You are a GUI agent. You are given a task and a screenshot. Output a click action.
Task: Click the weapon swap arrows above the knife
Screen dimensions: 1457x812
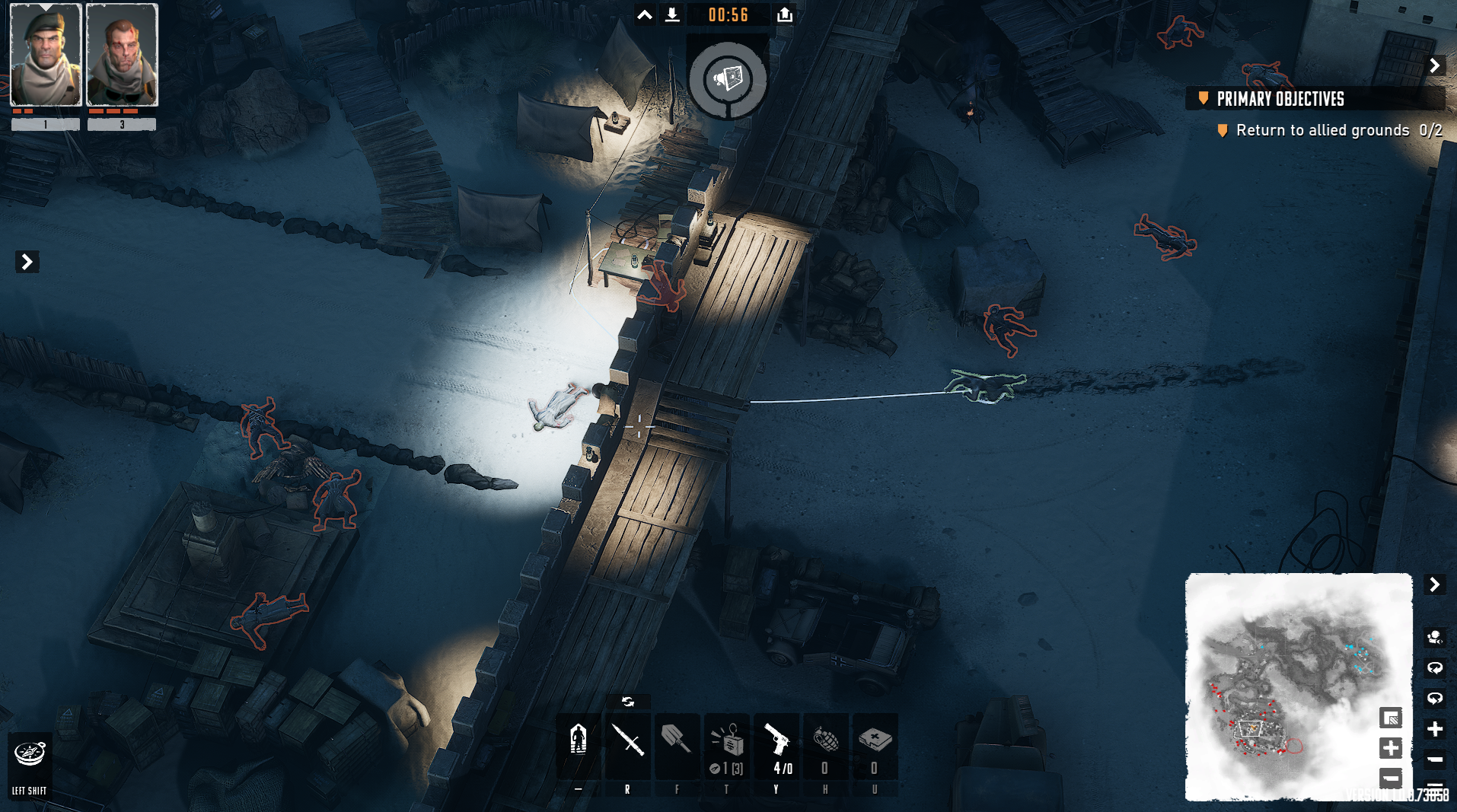pyautogui.click(x=628, y=701)
